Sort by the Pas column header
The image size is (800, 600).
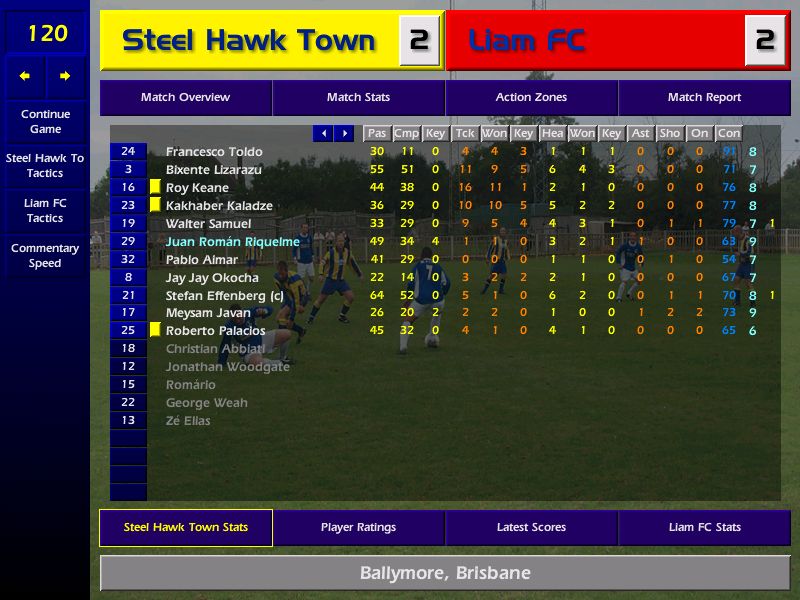click(x=376, y=133)
